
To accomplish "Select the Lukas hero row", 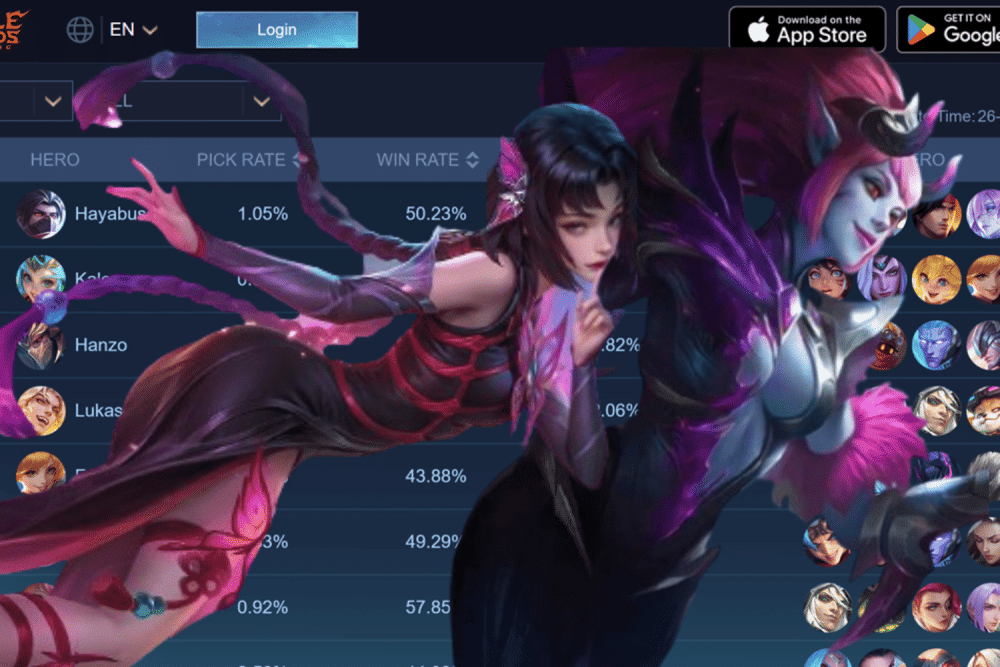I will click(97, 410).
